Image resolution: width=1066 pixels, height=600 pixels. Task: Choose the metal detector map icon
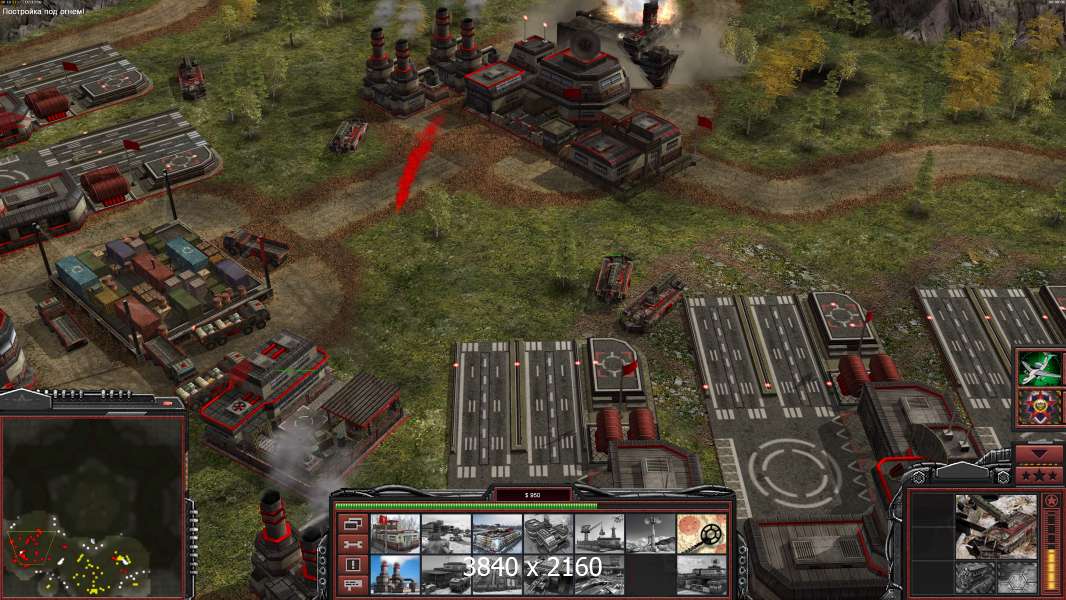pyautogui.click(x=701, y=533)
